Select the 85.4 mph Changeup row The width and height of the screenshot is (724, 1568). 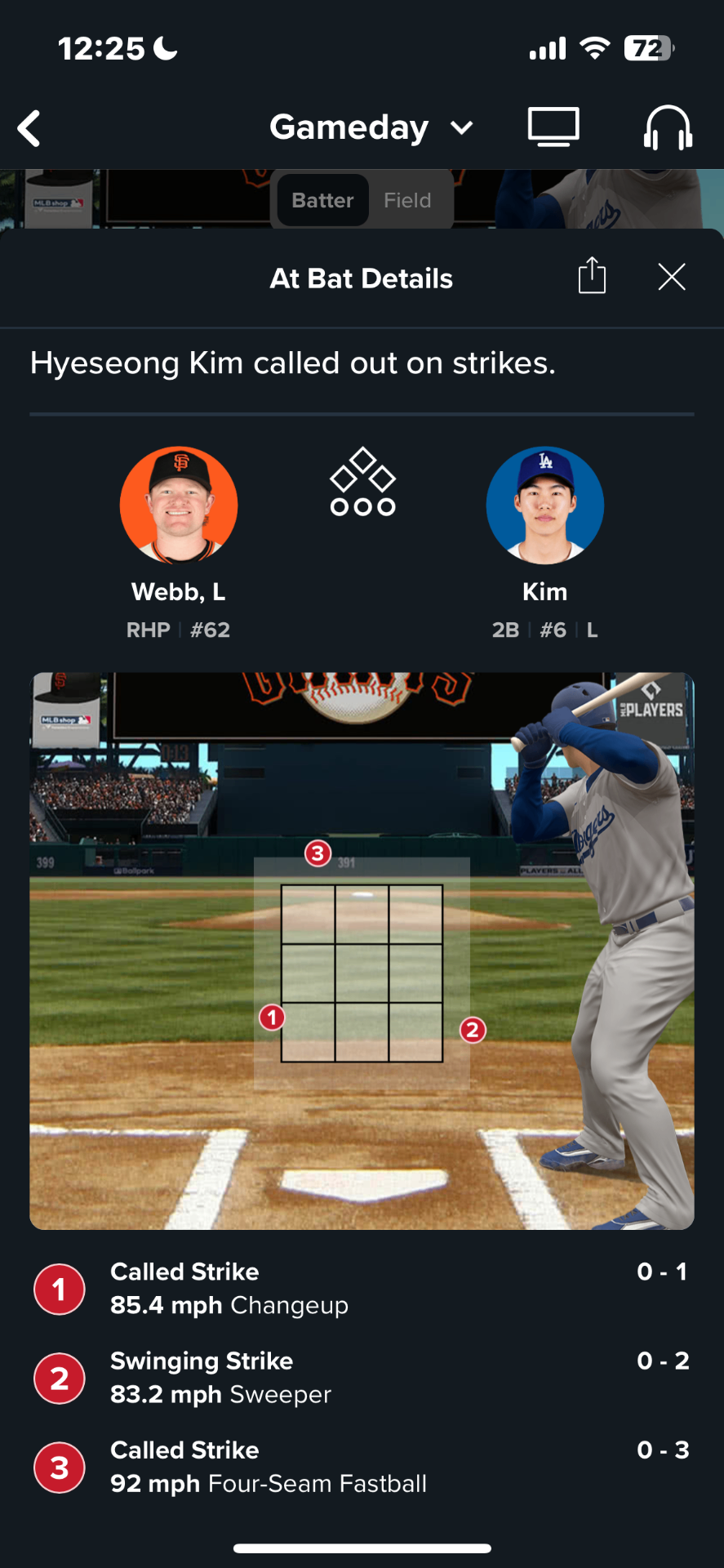pos(362,1289)
